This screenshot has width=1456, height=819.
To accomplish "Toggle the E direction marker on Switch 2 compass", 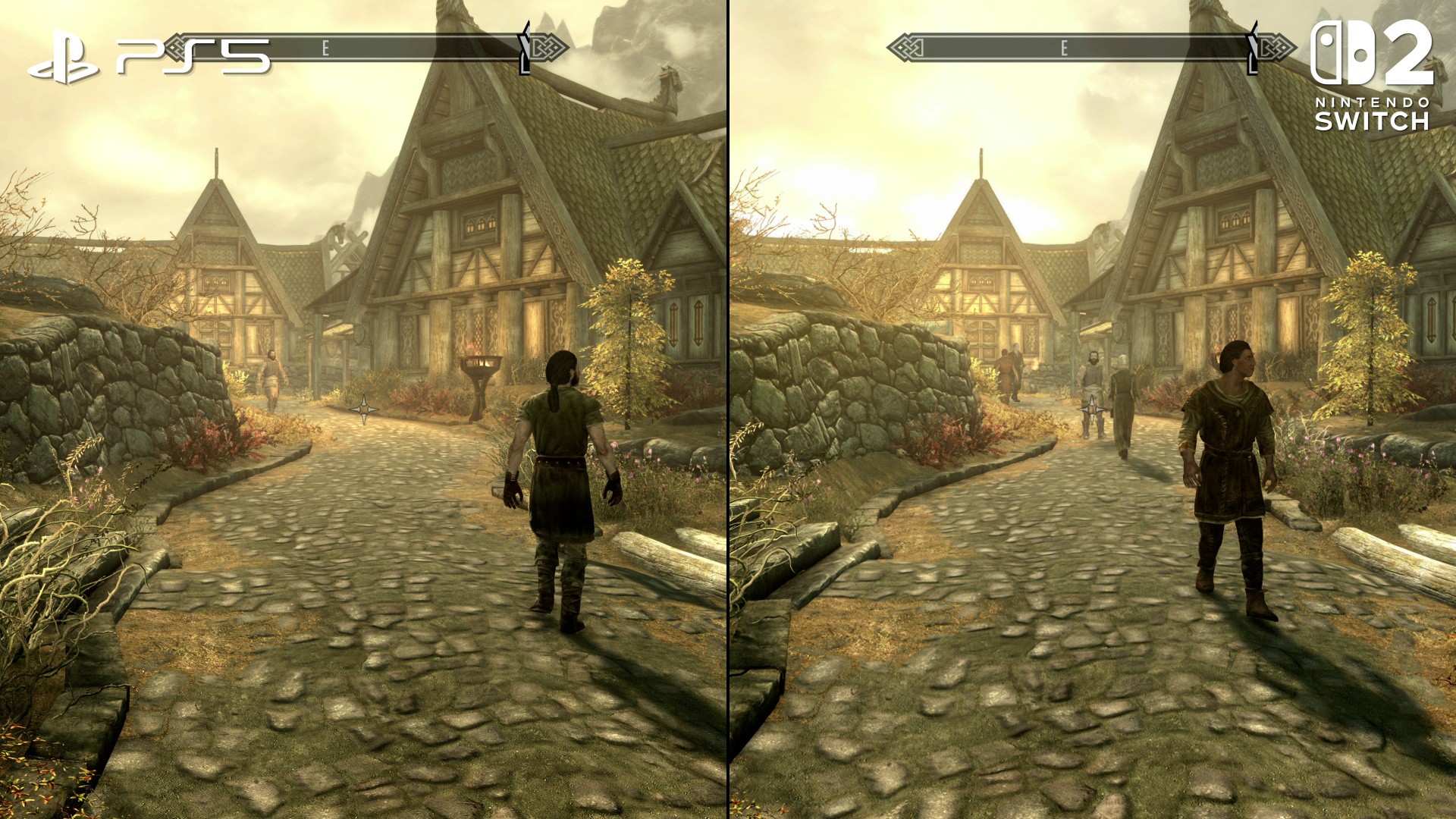I will pos(1066,48).
